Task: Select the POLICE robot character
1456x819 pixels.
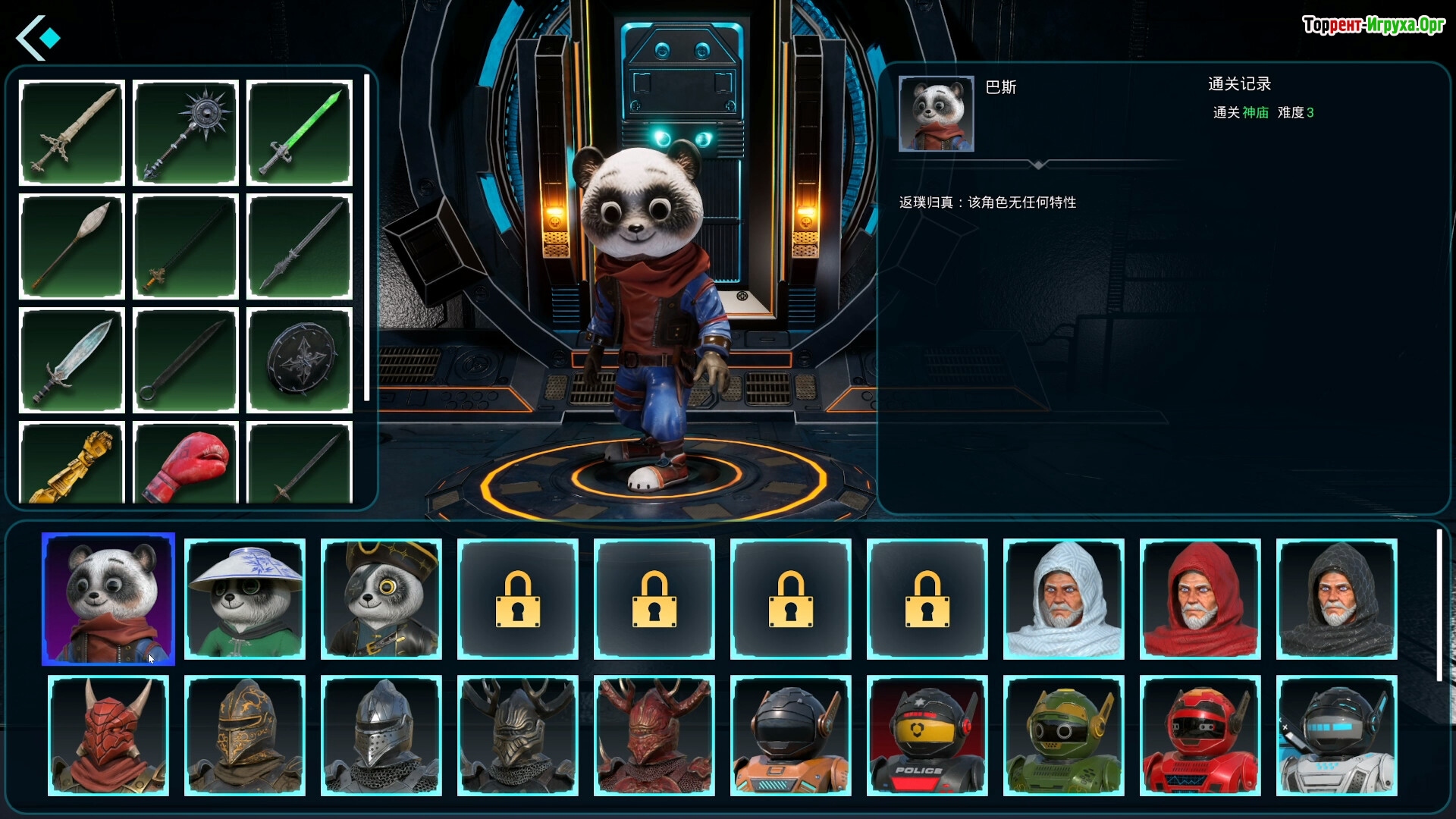Action: click(x=927, y=736)
